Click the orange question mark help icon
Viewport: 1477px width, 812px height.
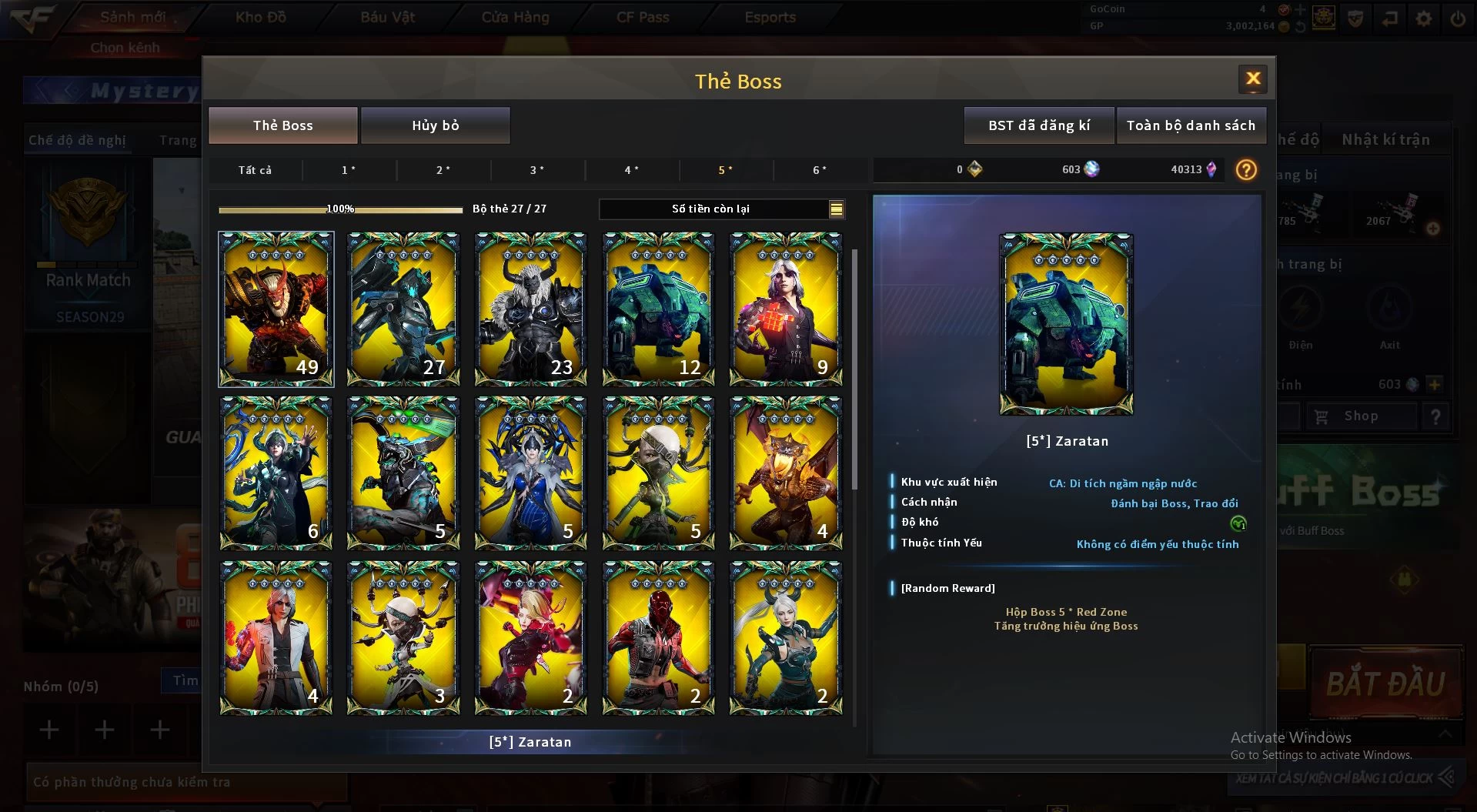tap(1246, 169)
